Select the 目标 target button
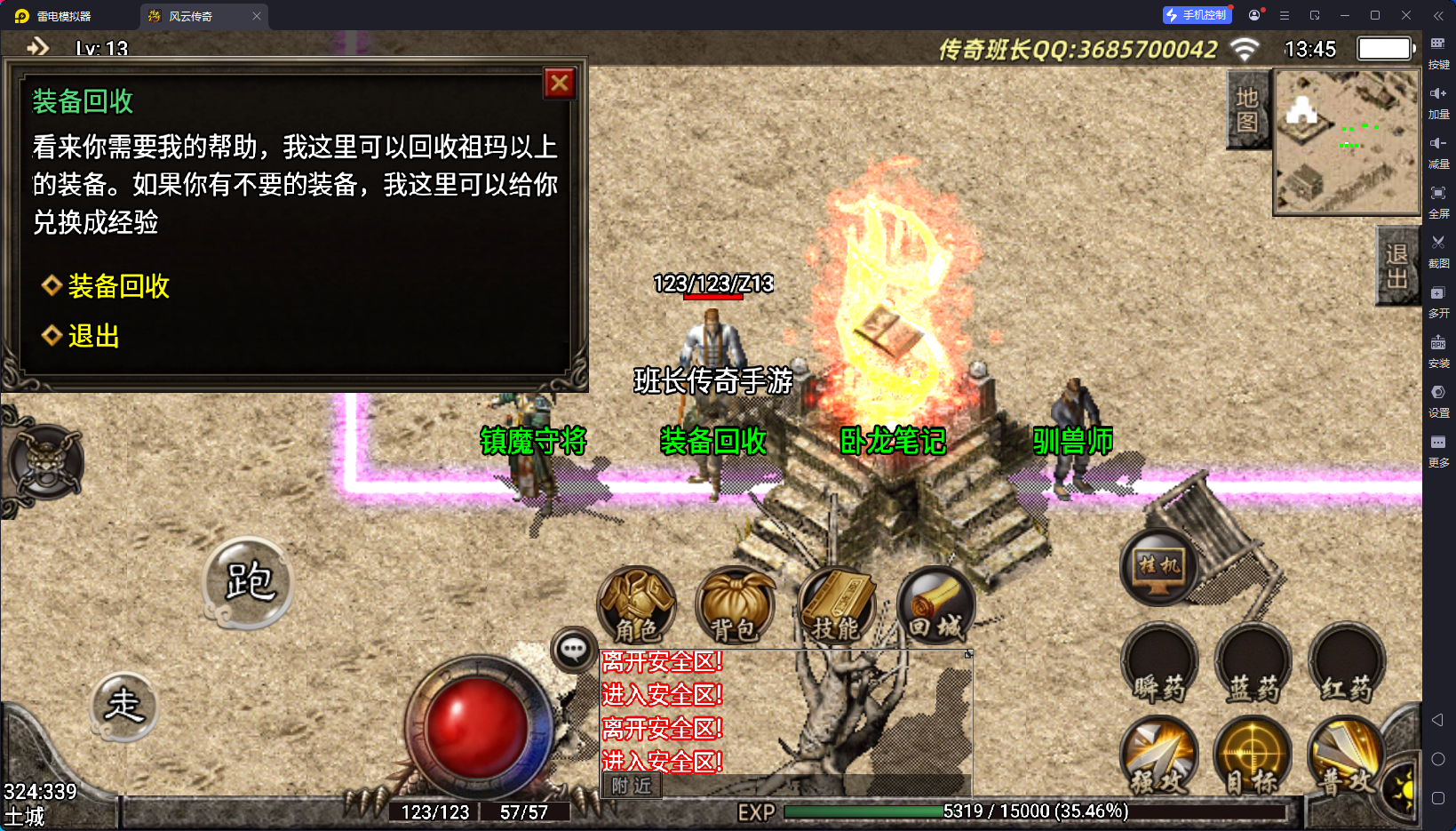The width and height of the screenshot is (1456, 831). 1253,756
